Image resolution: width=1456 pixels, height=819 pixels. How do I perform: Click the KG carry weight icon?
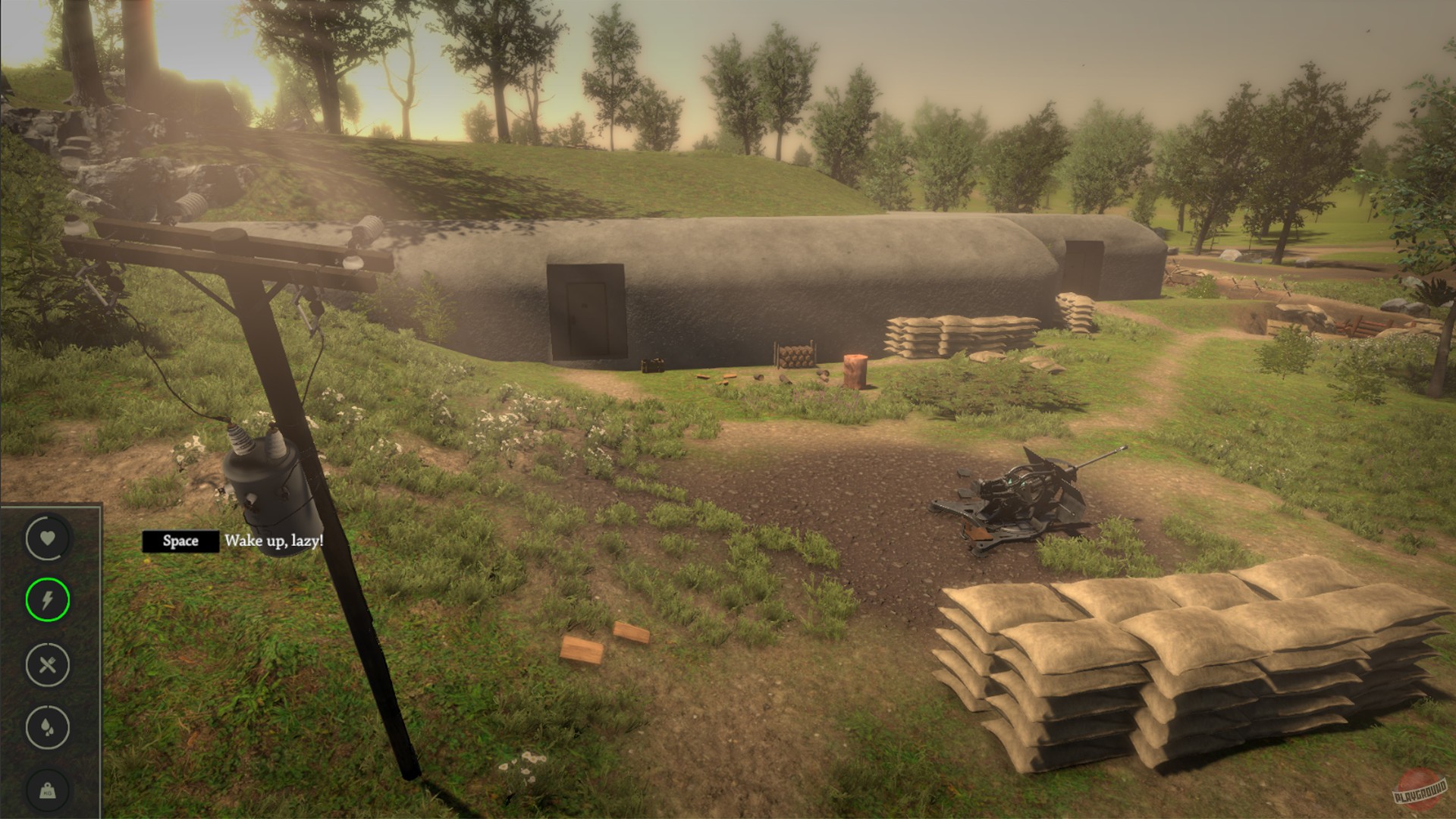[x=47, y=790]
